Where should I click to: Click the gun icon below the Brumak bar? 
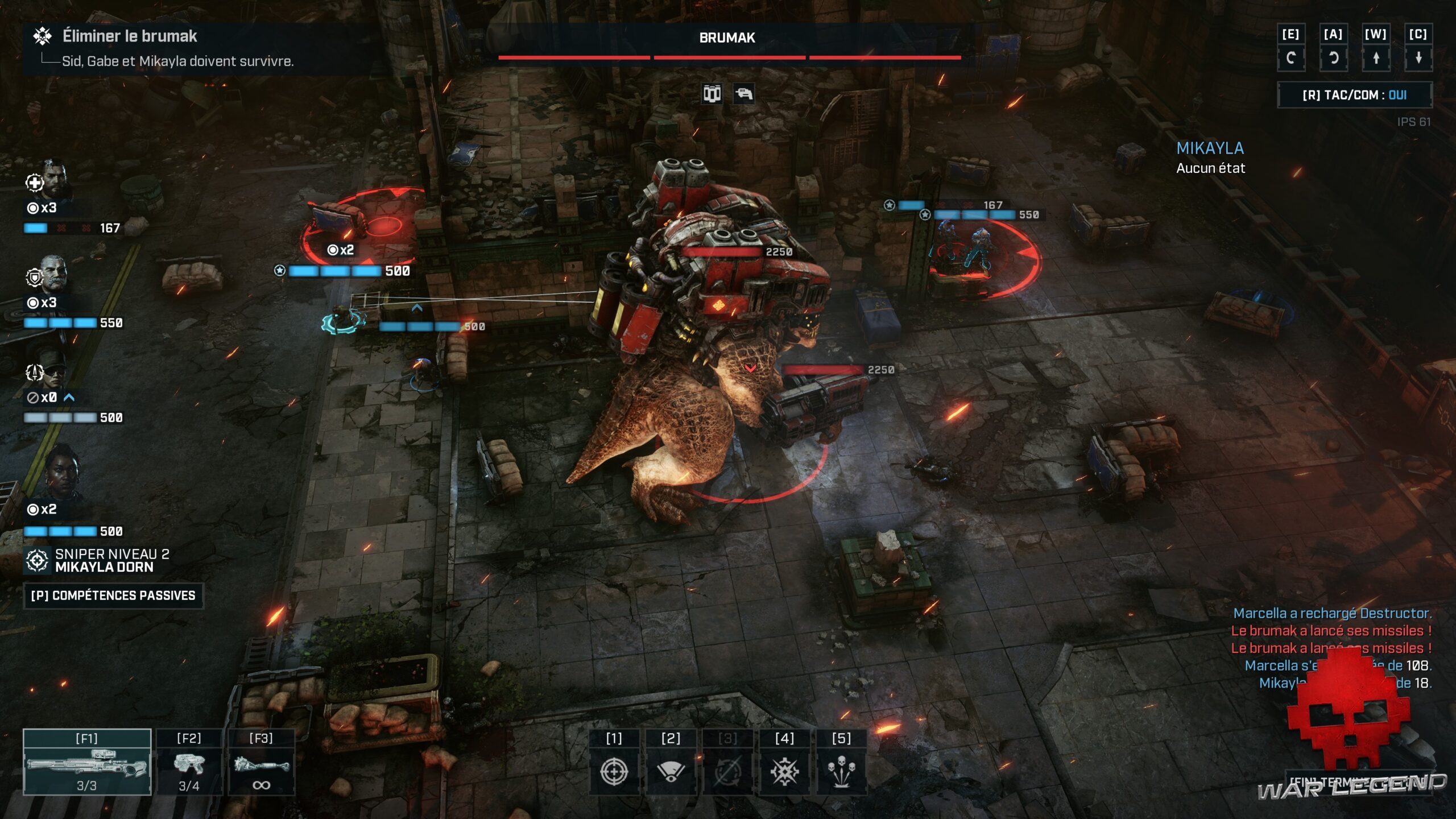click(x=743, y=93)
